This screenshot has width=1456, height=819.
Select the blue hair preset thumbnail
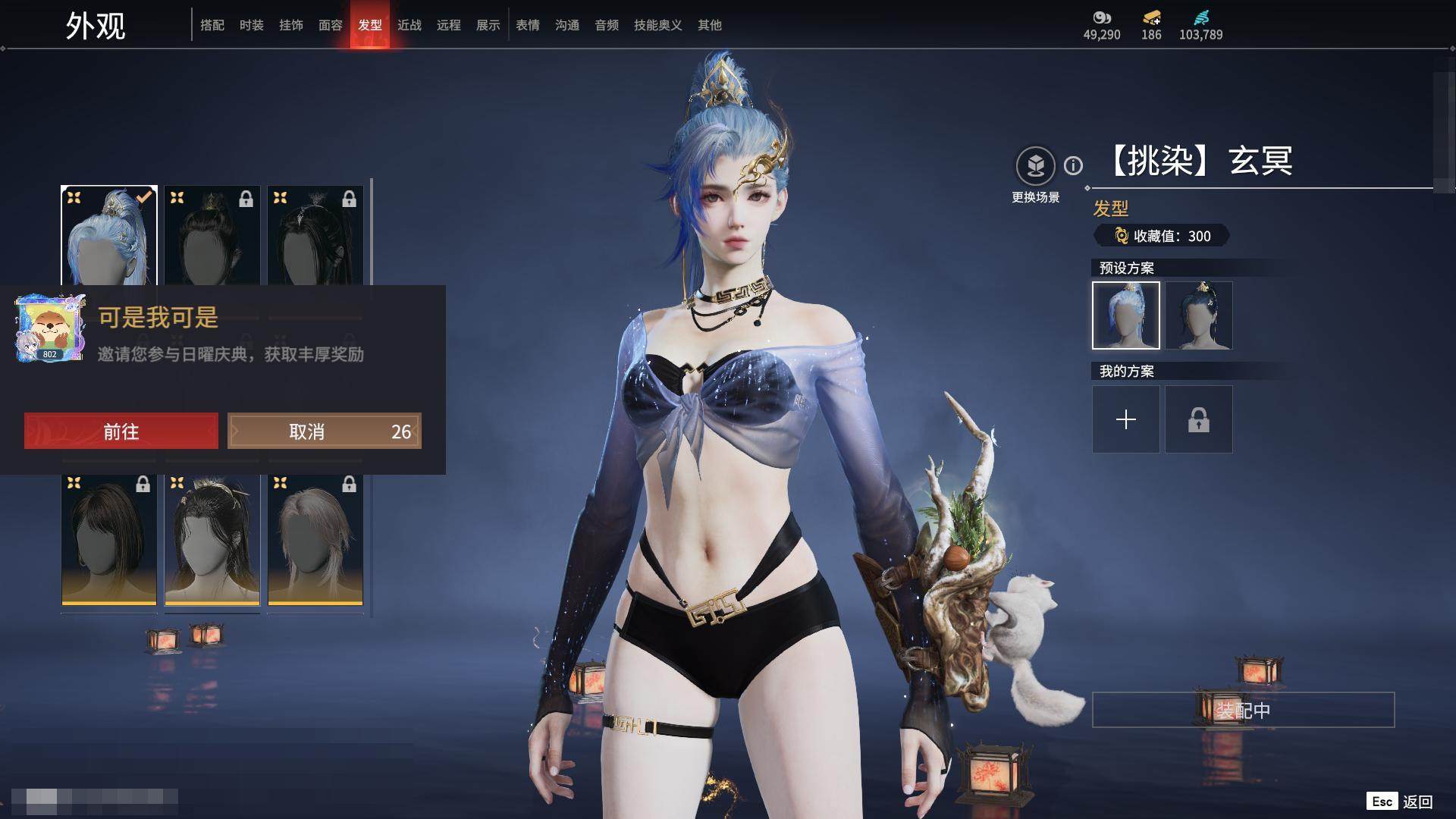pyautogui.click(x=1126, y=315)
